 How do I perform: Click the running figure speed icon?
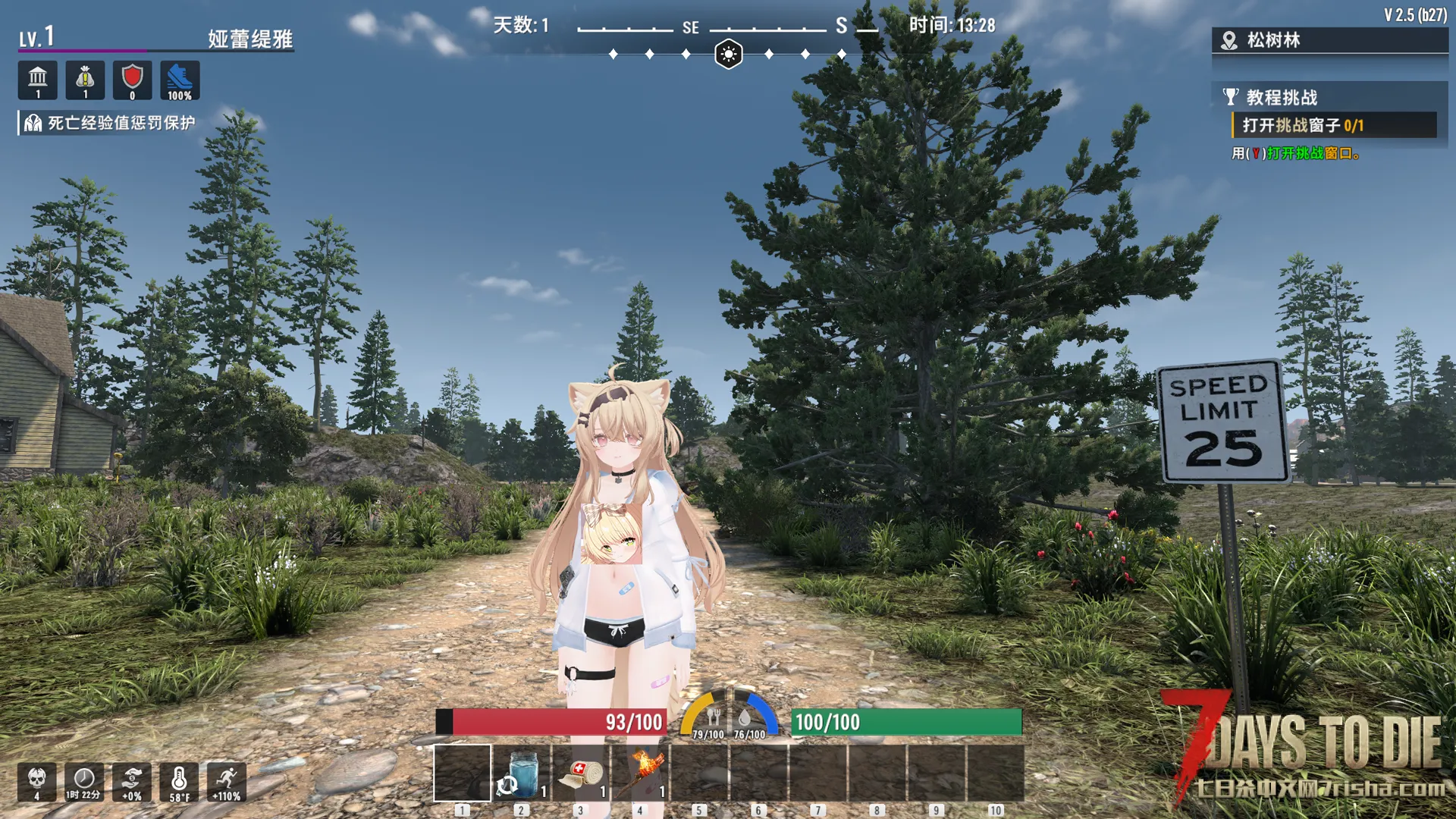pyautogui.click(x=226, y=781)
